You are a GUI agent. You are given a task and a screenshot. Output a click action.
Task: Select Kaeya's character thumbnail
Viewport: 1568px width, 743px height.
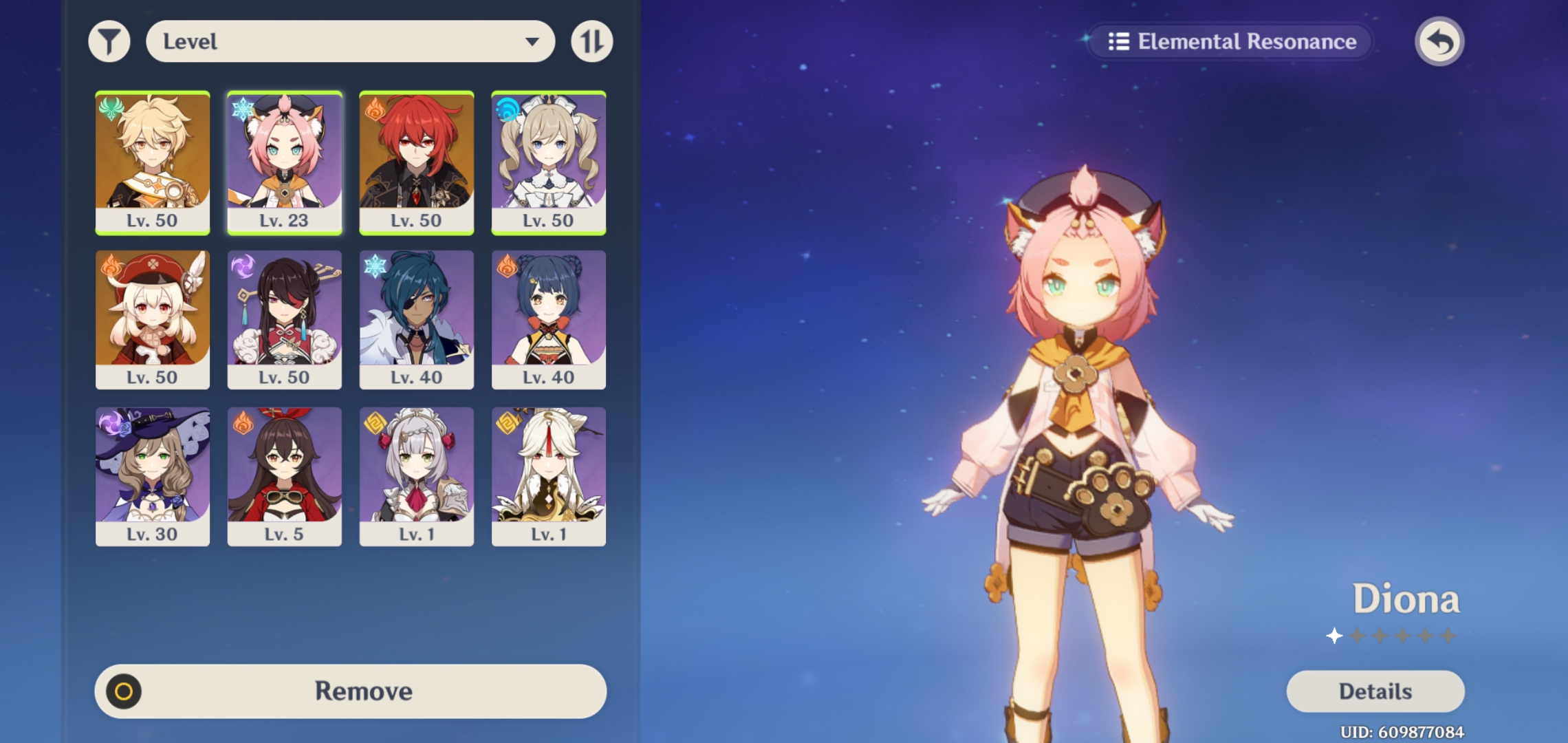pyautogui.click(x=416, y=319)
